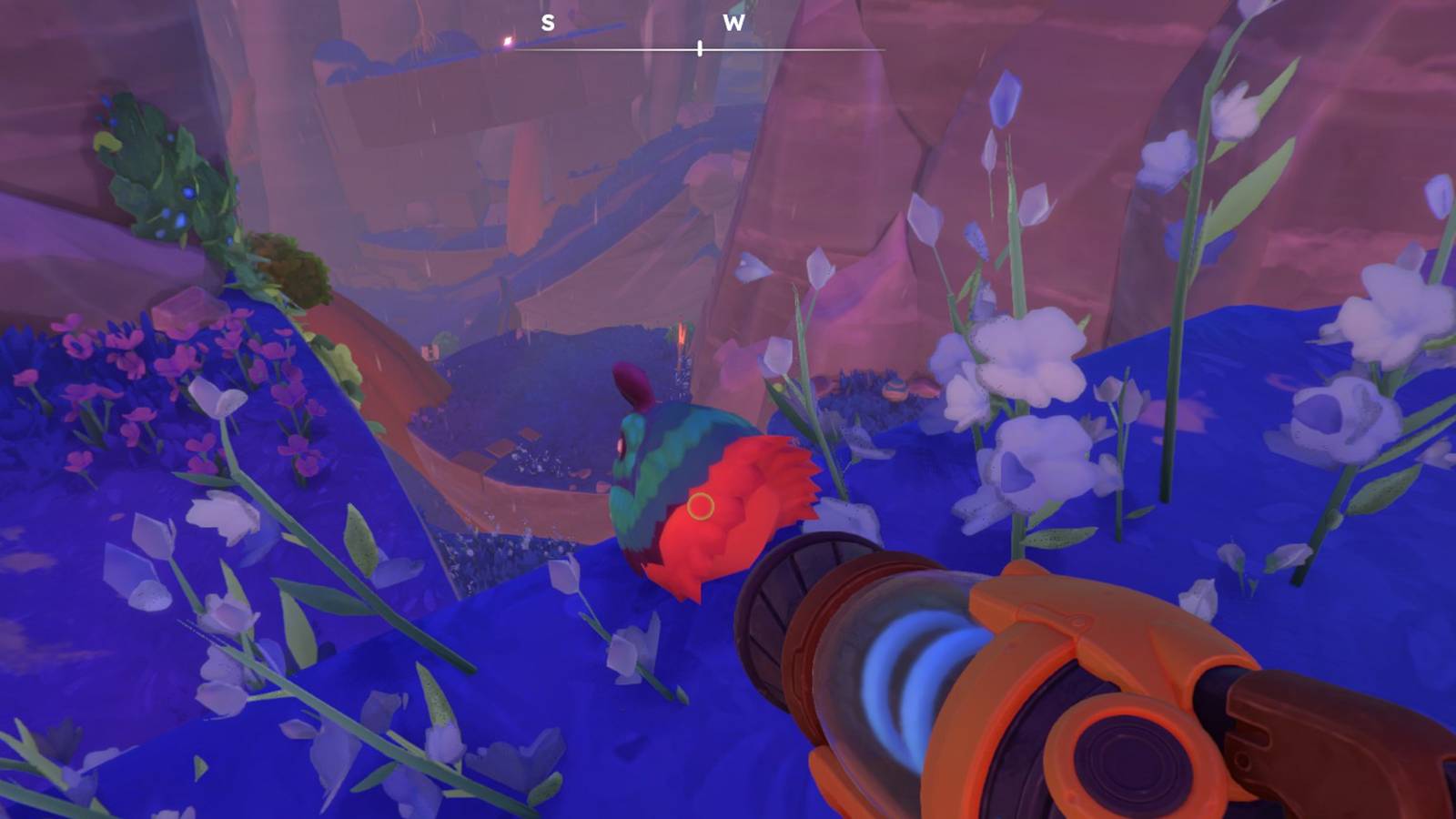Select the compass heading tick mark
Viewport: 1456px width, 819px height.
(x=700, y=49)
